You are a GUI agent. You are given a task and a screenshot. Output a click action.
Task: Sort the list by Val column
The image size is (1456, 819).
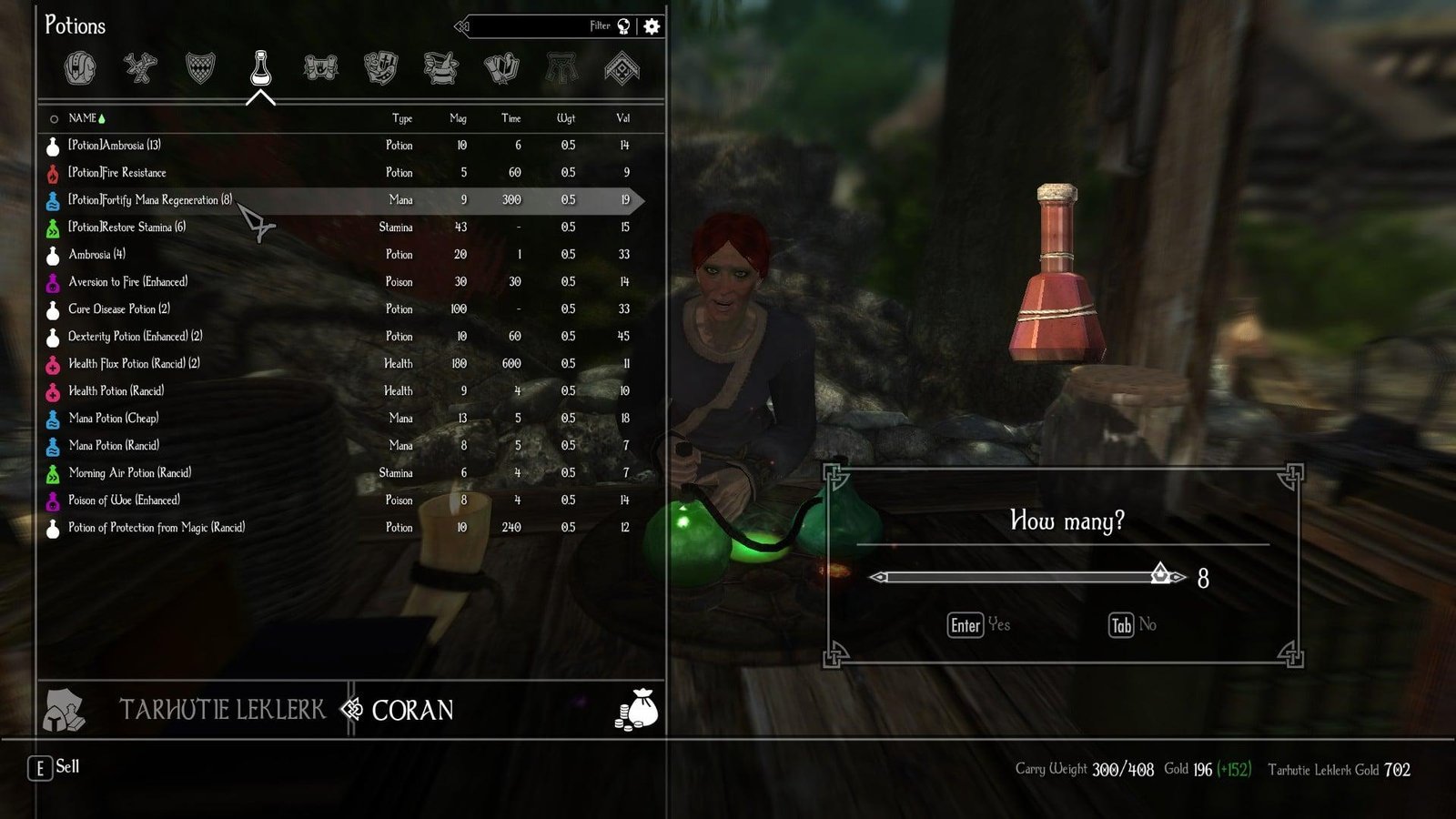(x=622, y=118)
